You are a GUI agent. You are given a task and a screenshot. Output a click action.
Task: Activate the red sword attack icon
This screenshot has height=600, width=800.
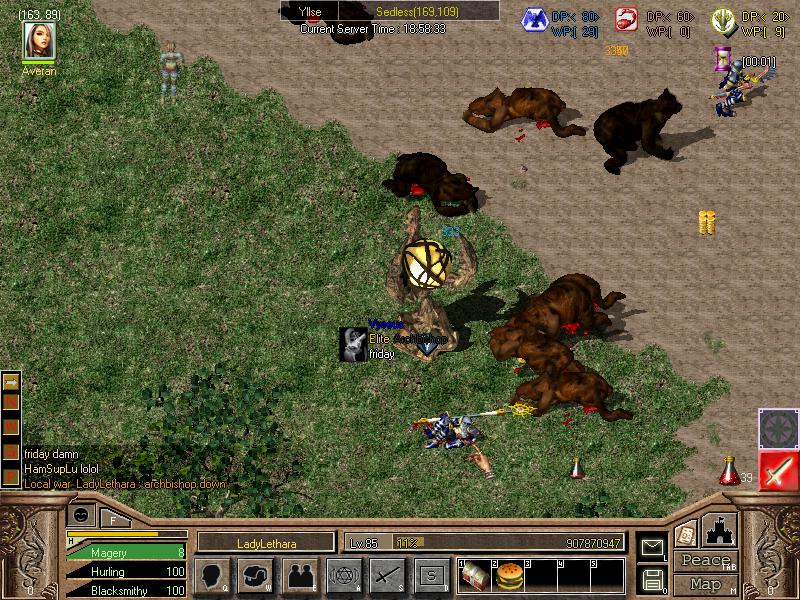click(777, 470)
